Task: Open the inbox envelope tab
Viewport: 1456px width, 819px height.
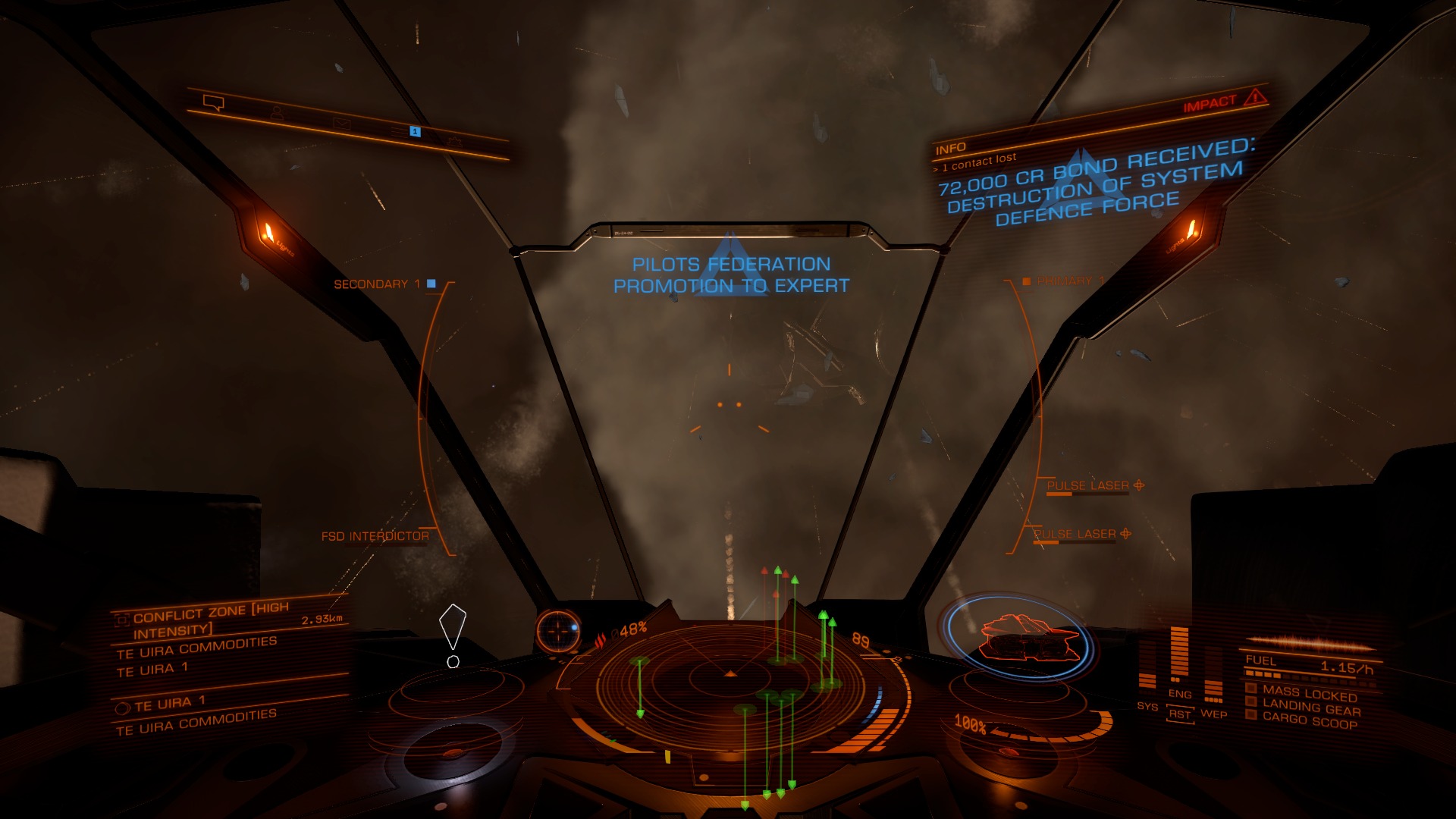Action: point(341,124)
